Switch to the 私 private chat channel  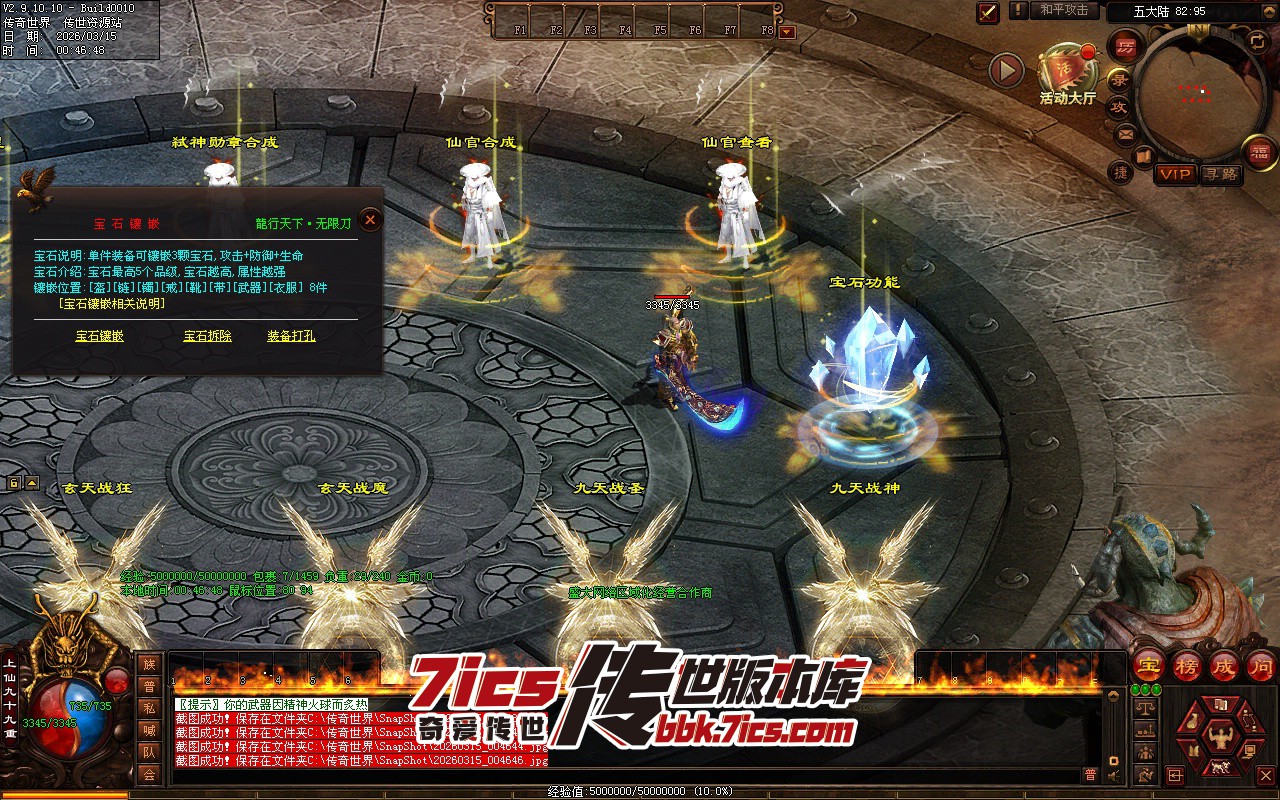pyautogui.click(x=149, y=708)
